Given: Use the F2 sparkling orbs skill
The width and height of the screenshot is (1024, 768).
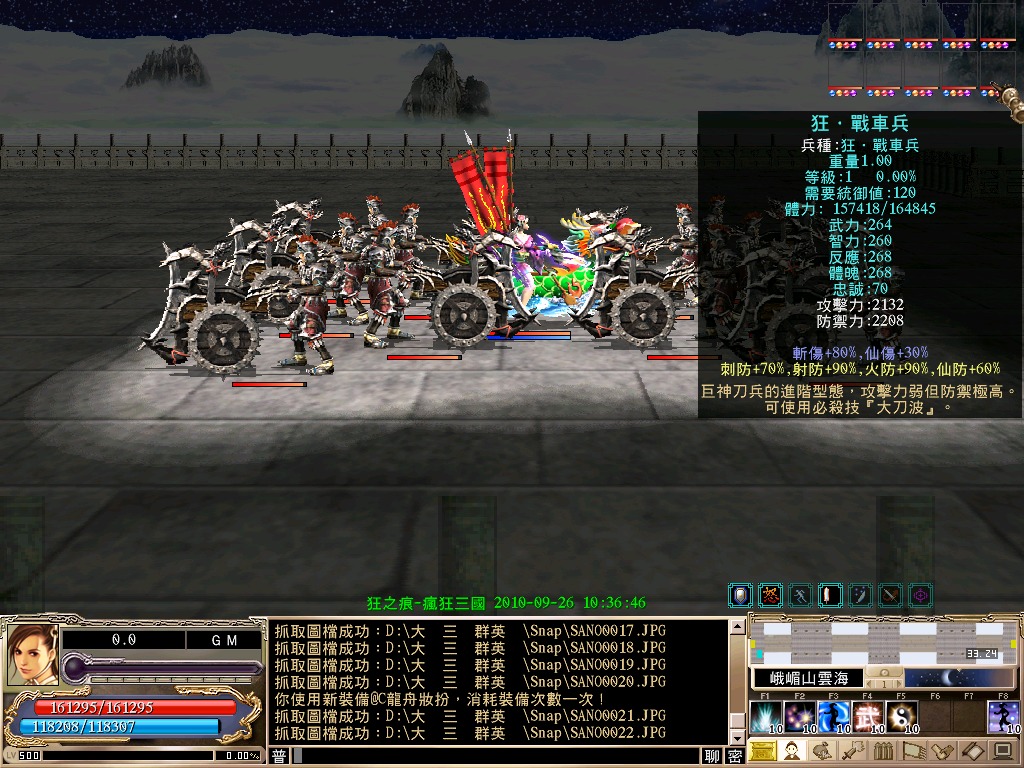Looking at the screenshot, I should (x=800, y=717).
